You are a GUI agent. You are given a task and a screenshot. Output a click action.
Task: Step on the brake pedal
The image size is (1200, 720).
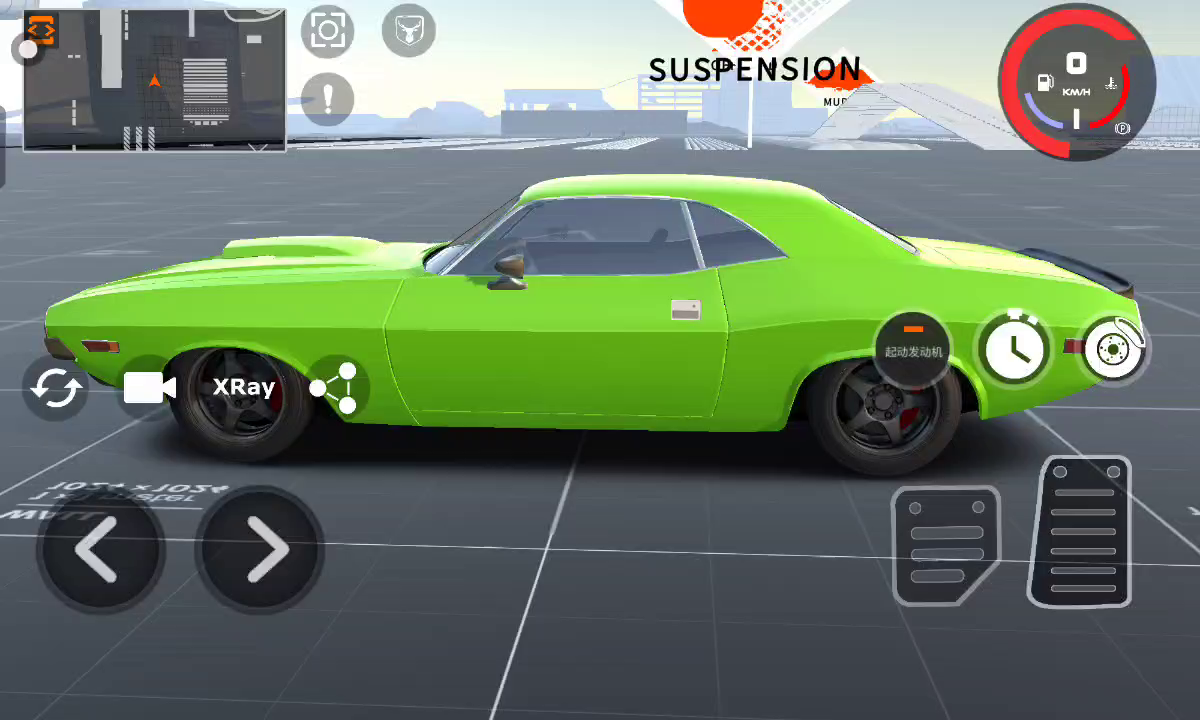(943, 545)
